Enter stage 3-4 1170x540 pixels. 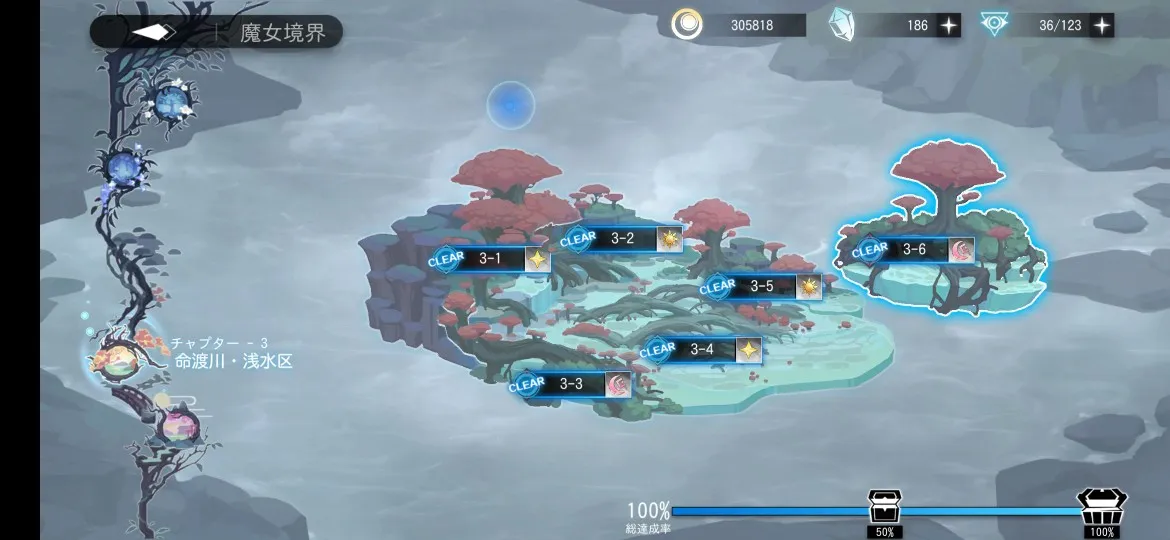[x=701, y=350]
